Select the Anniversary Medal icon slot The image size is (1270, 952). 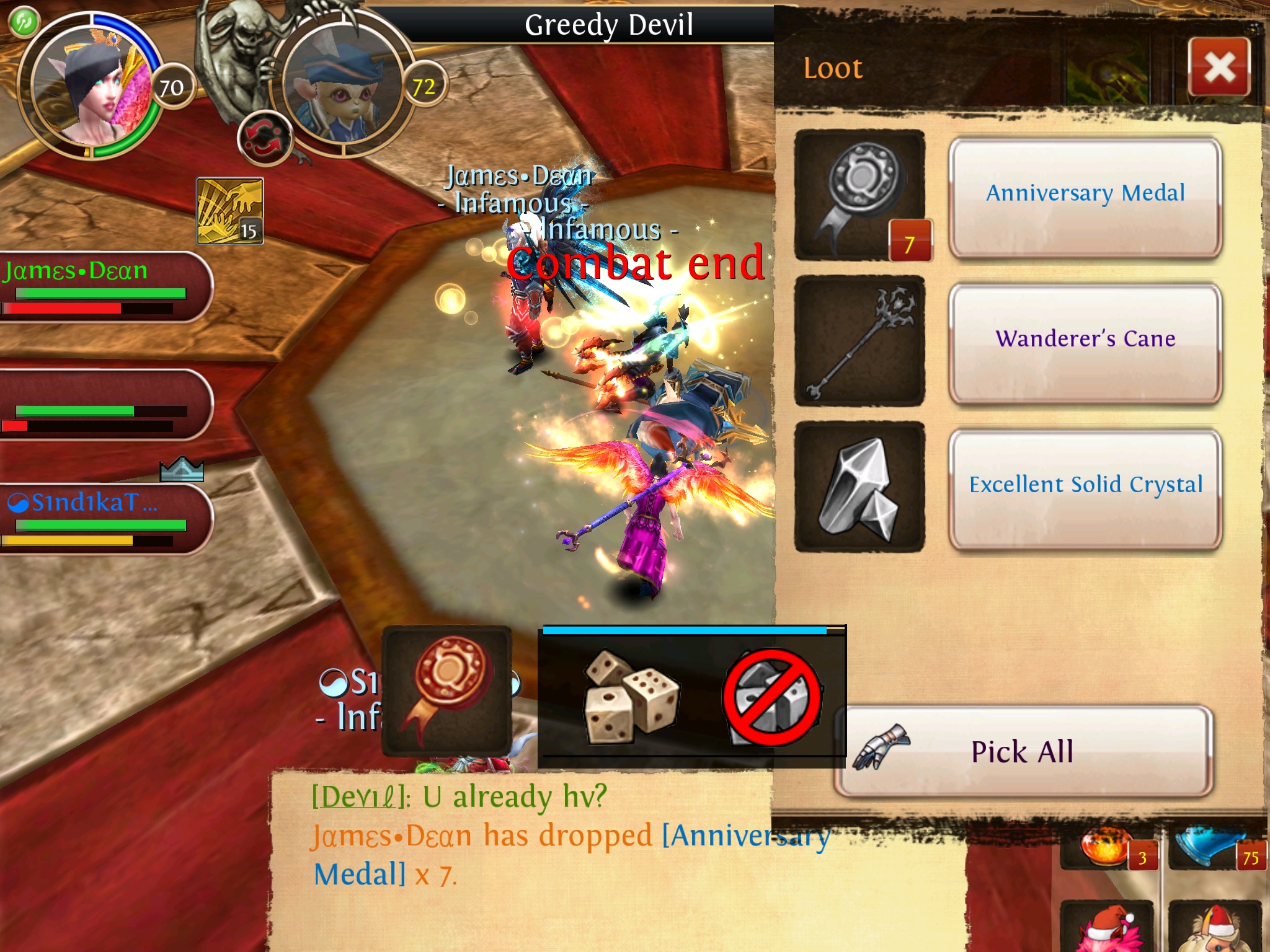(x=859, y=195)
